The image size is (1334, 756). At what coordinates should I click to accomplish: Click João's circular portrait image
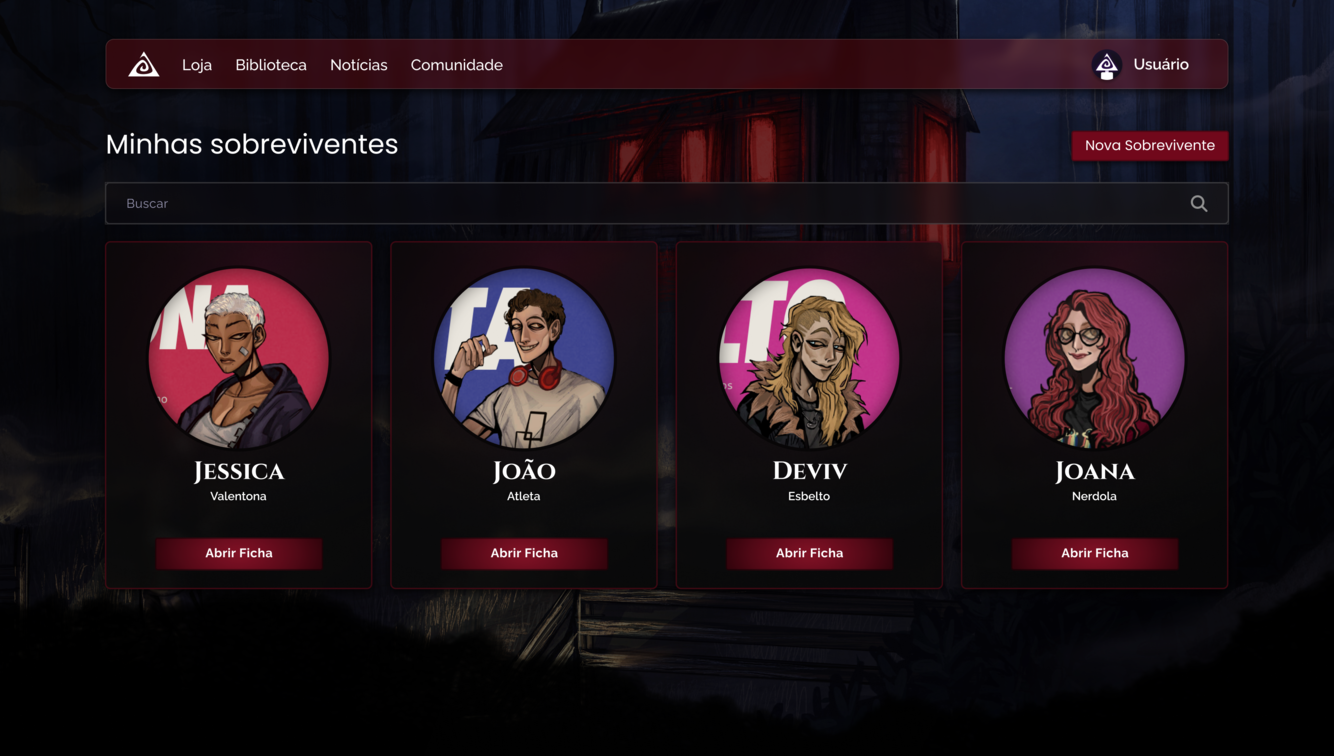point(524,357)
